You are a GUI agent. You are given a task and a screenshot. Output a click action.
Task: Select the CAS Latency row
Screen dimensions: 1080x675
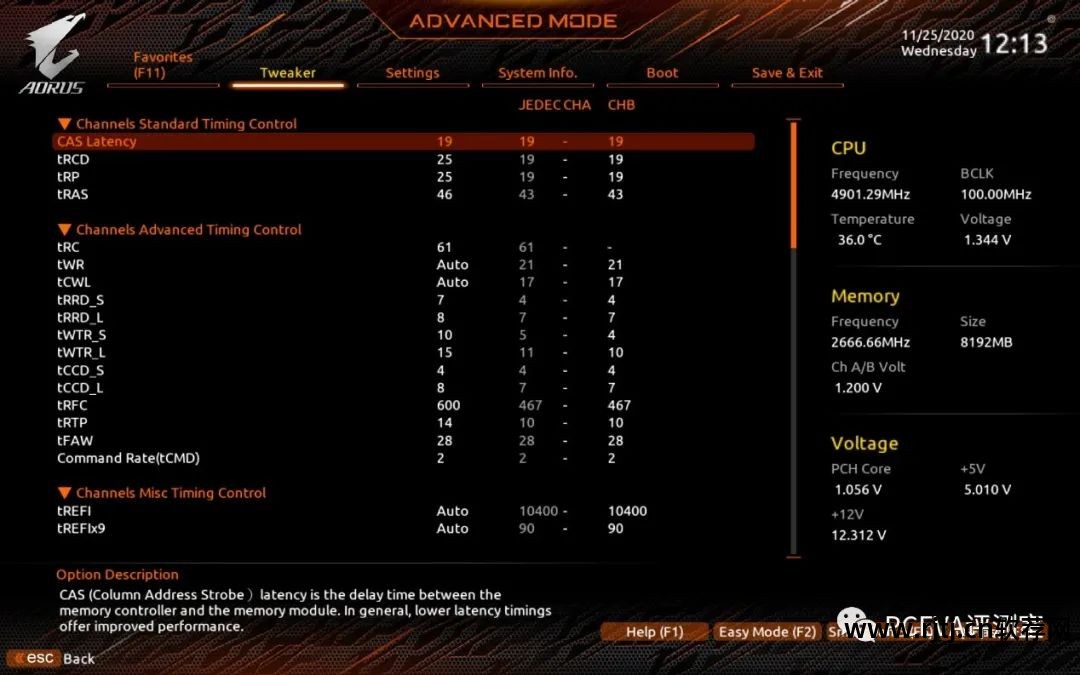coord(97,142)
